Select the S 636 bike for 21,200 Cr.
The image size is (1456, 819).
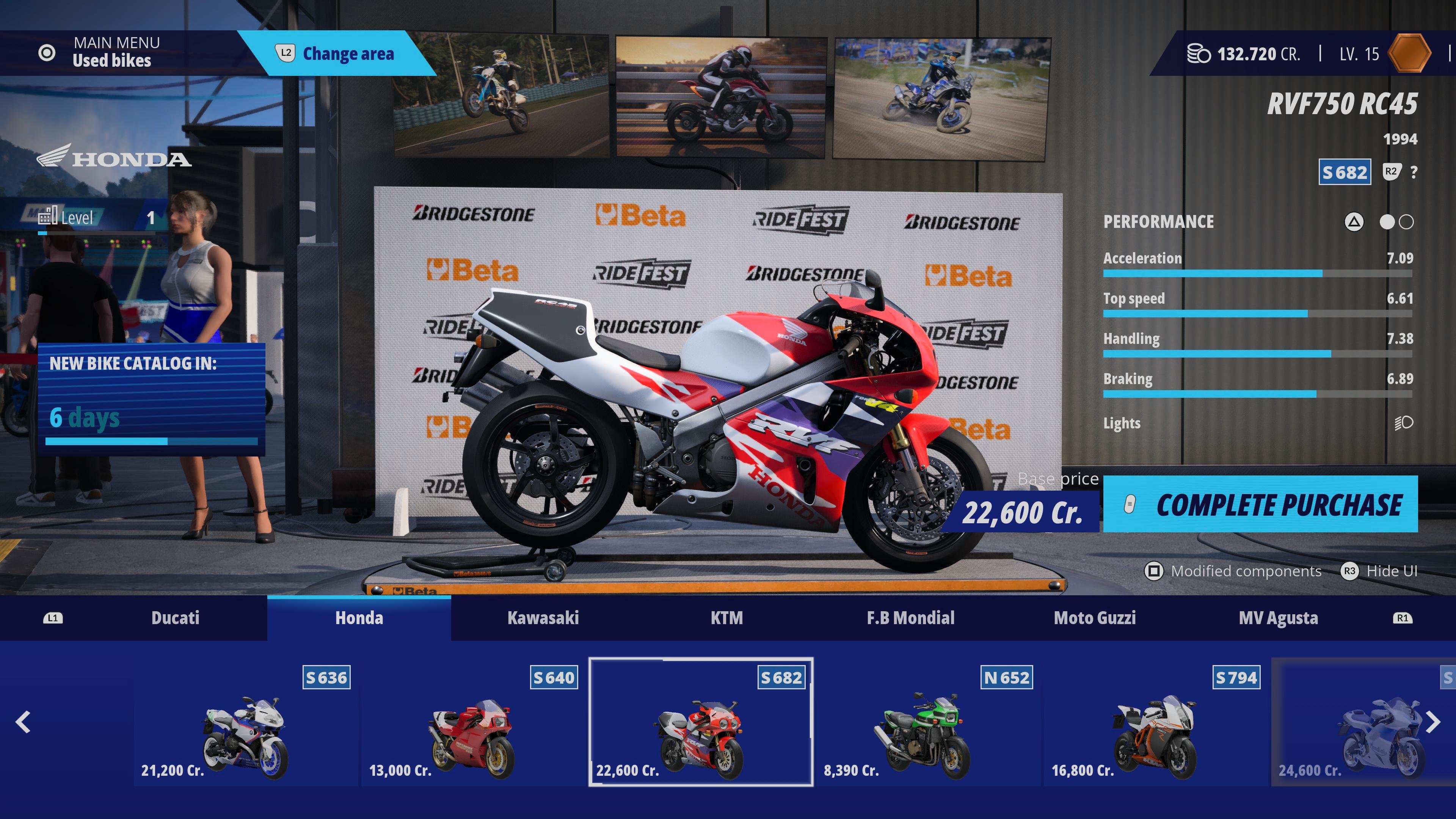point(246,722)
